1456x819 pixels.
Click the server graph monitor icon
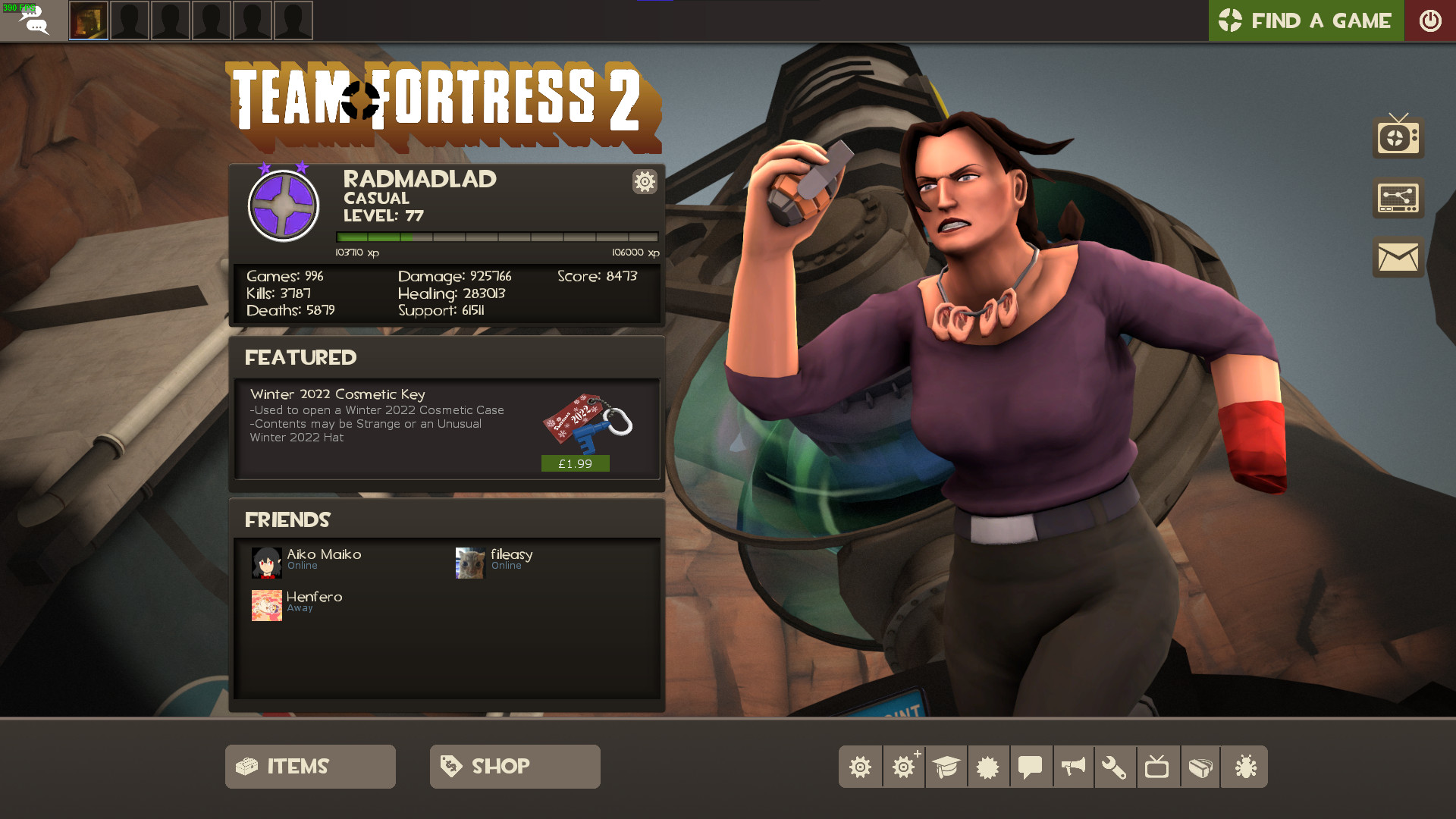1397,197
